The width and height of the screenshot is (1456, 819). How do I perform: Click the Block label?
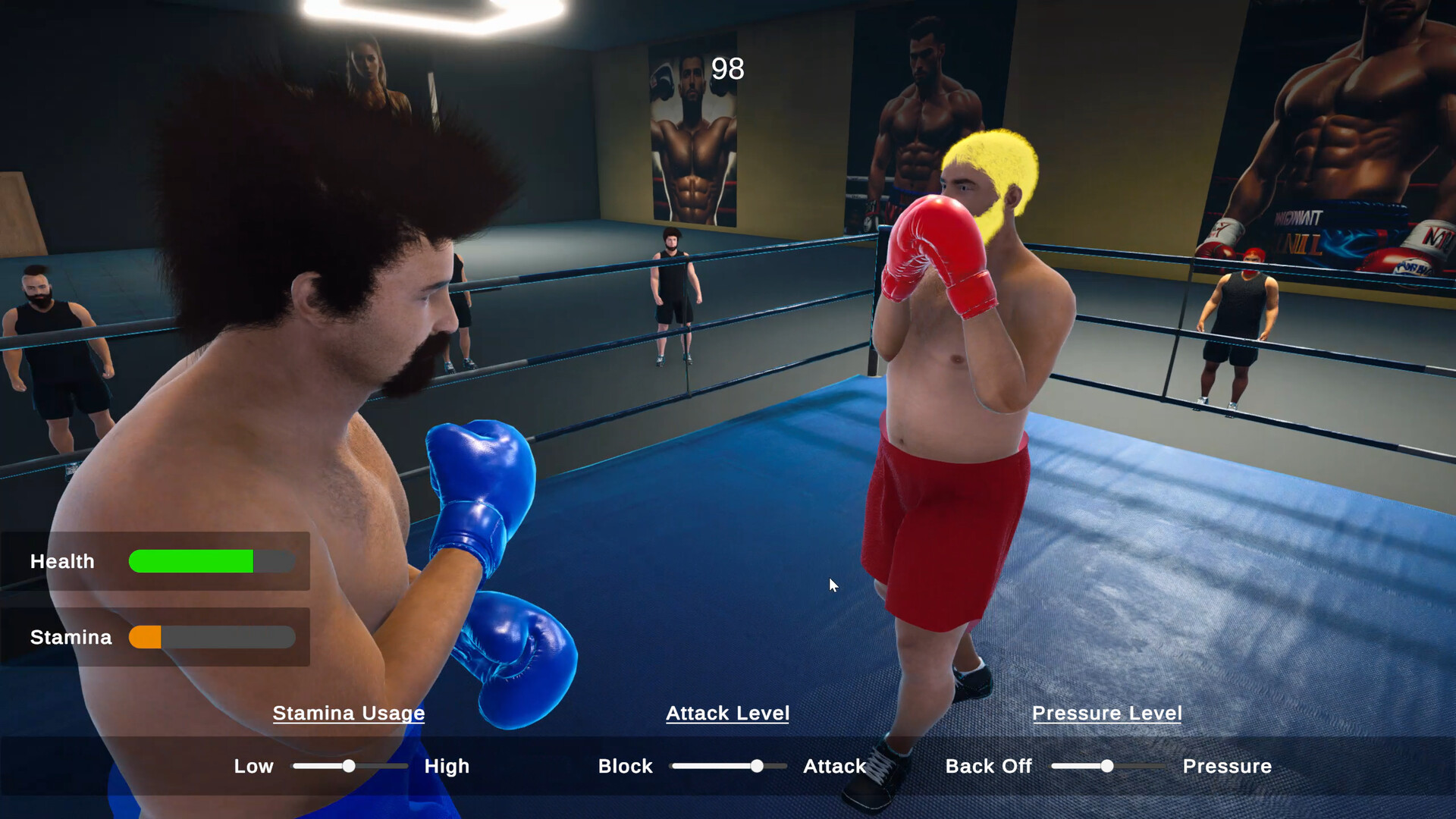625,767
